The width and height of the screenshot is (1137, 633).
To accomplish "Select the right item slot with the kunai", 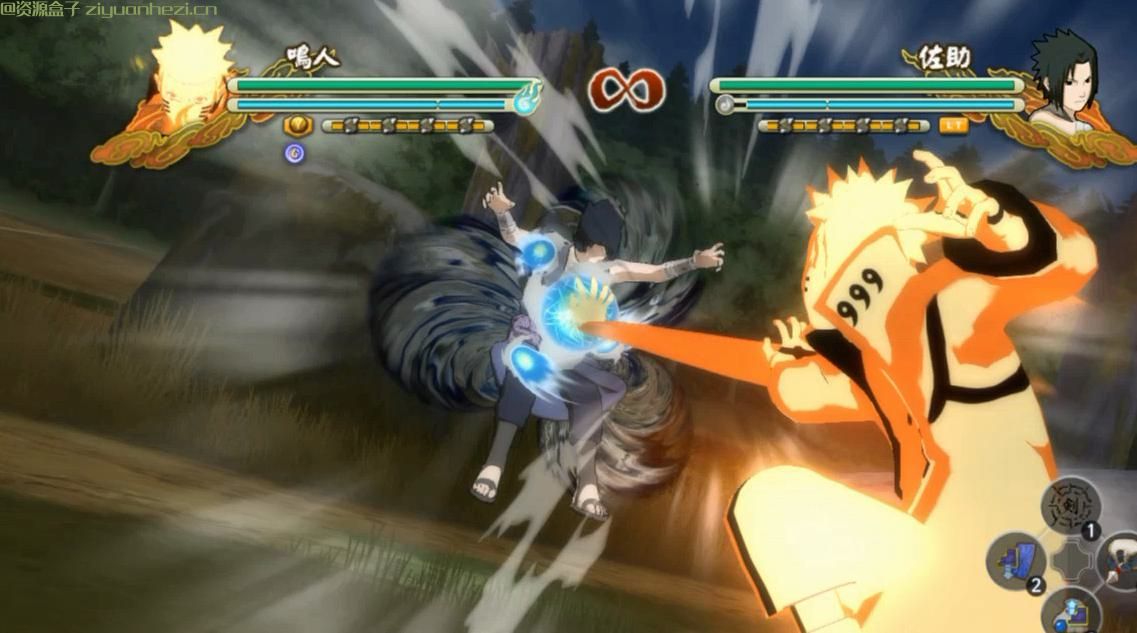I will (1122, 561).
